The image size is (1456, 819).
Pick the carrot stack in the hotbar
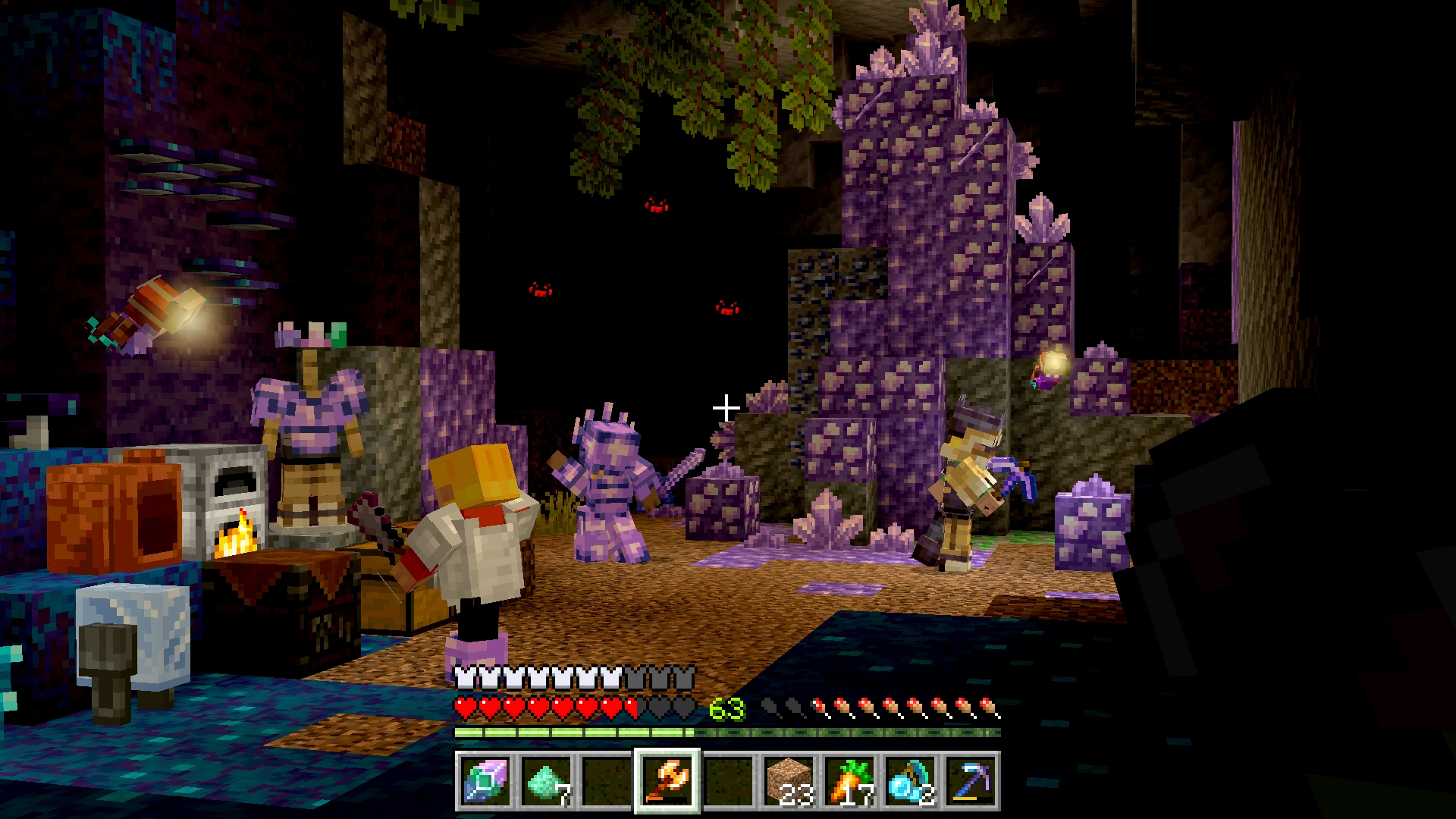pyautogui.click(x=849, y=782)
